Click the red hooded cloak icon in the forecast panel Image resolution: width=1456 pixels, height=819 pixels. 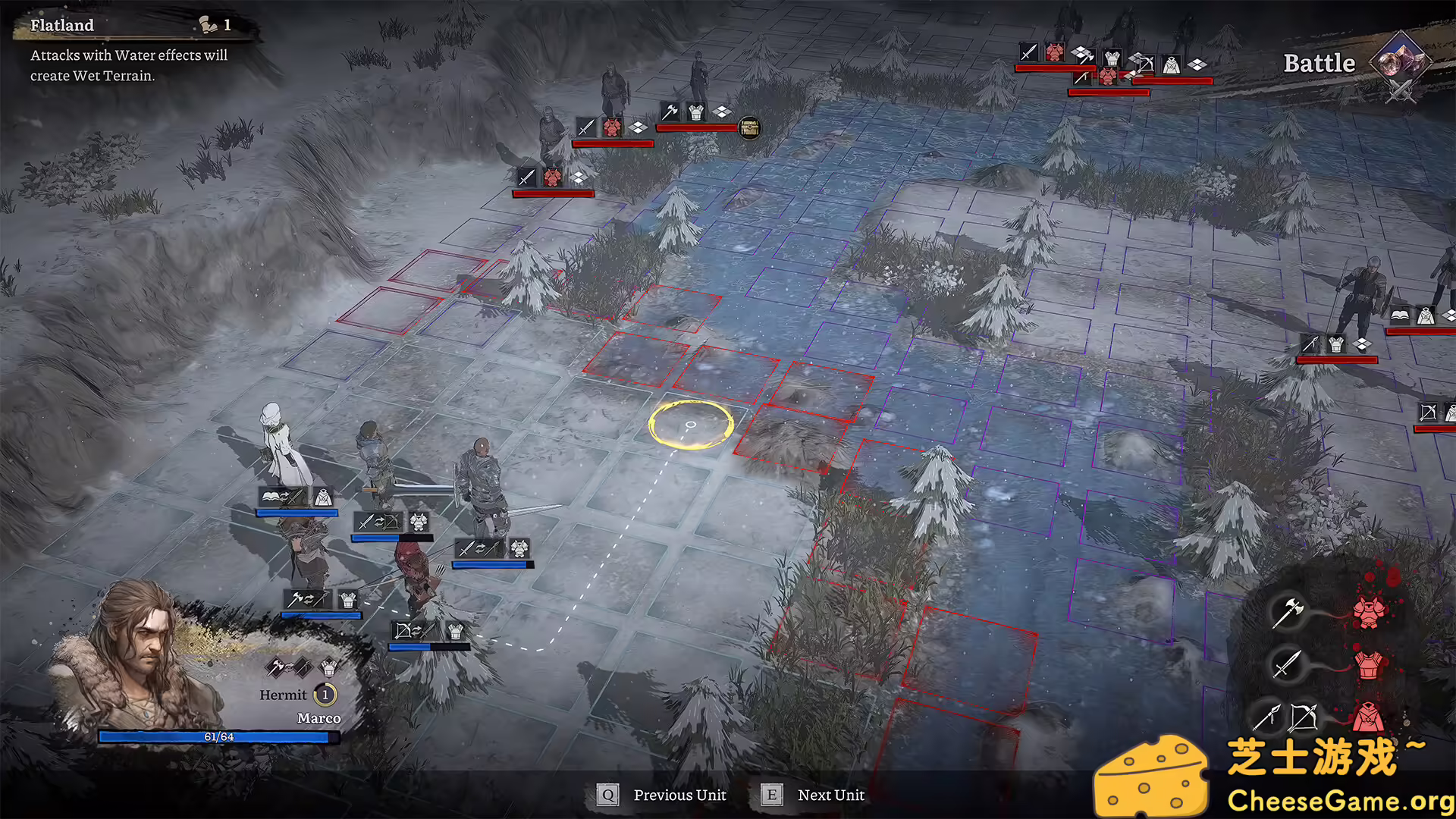click(x=1367, y=717)
